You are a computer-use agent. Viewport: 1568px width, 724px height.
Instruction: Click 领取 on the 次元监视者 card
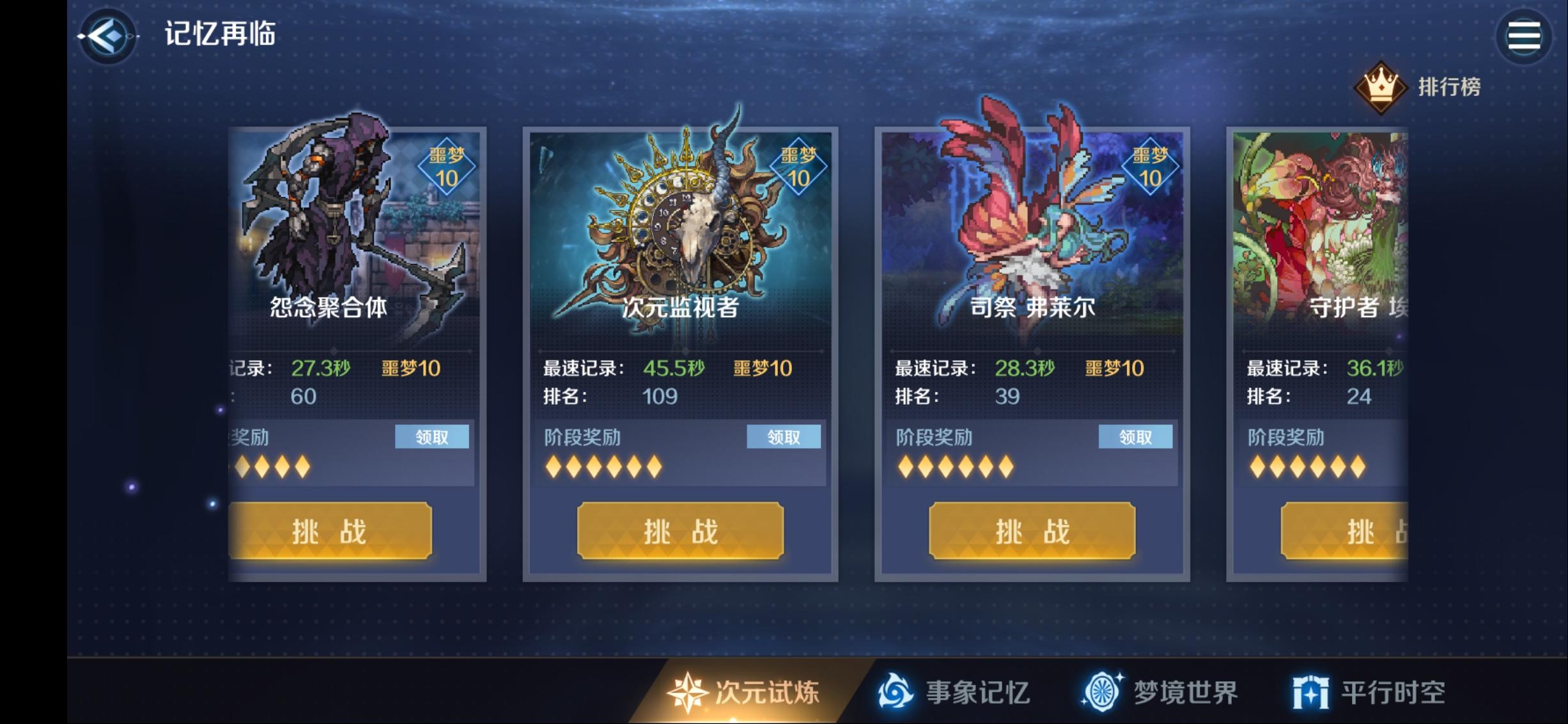pyautogui.click(x=783, y=436)
